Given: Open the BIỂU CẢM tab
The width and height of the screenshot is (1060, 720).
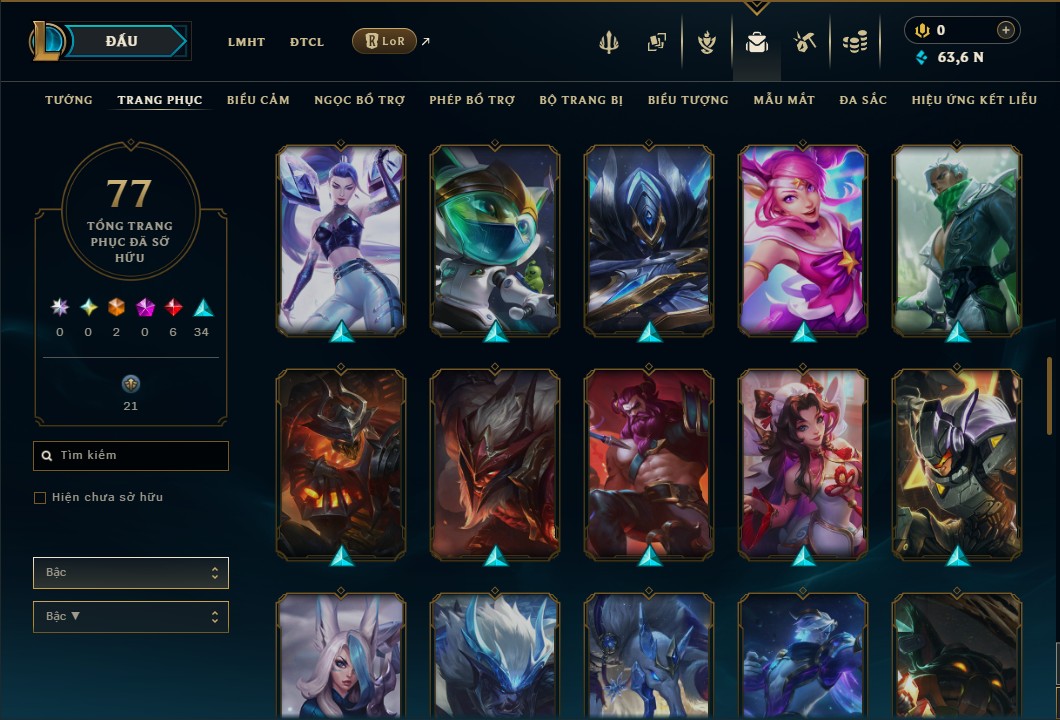Looking at the screenshot, I should [x=258, y=100].
